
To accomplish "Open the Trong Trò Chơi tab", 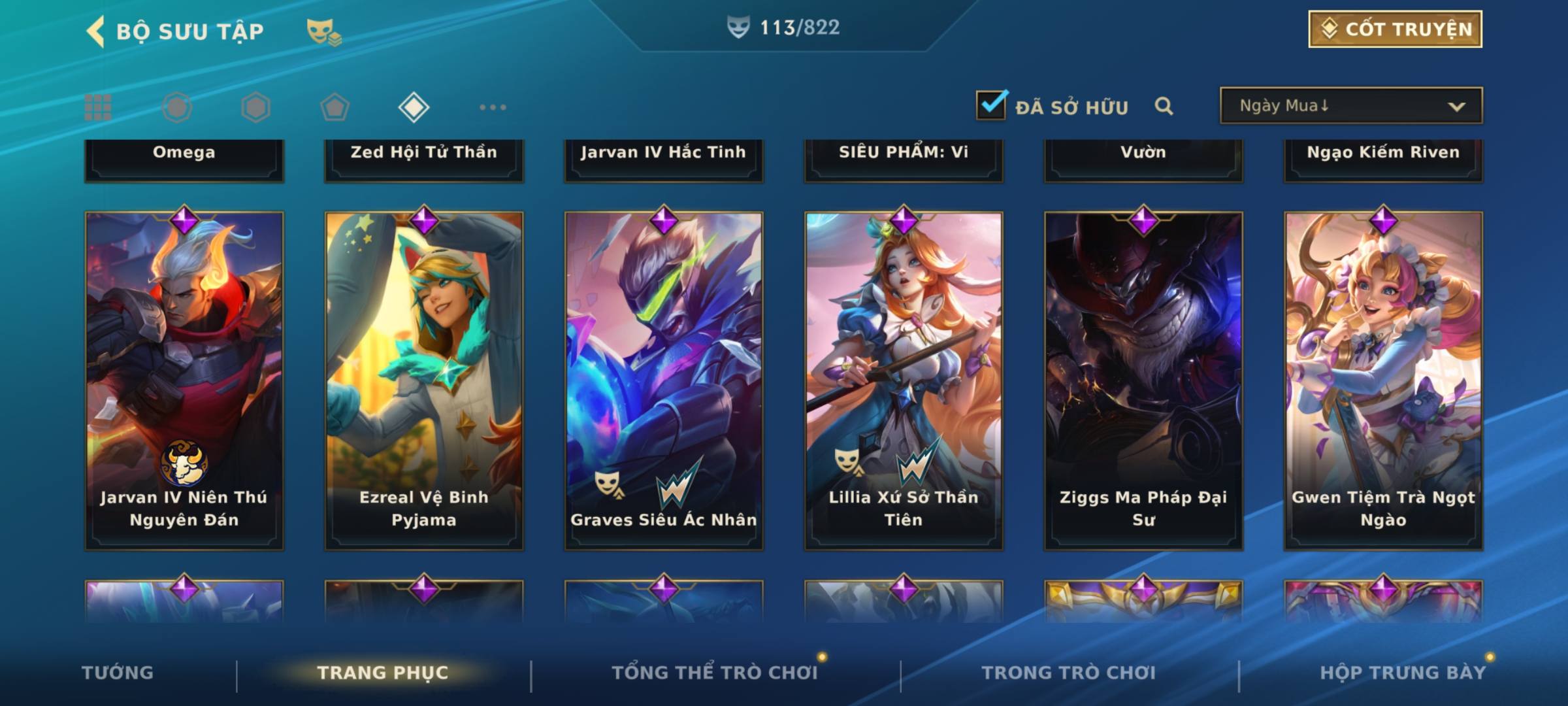I will 1068,673.
